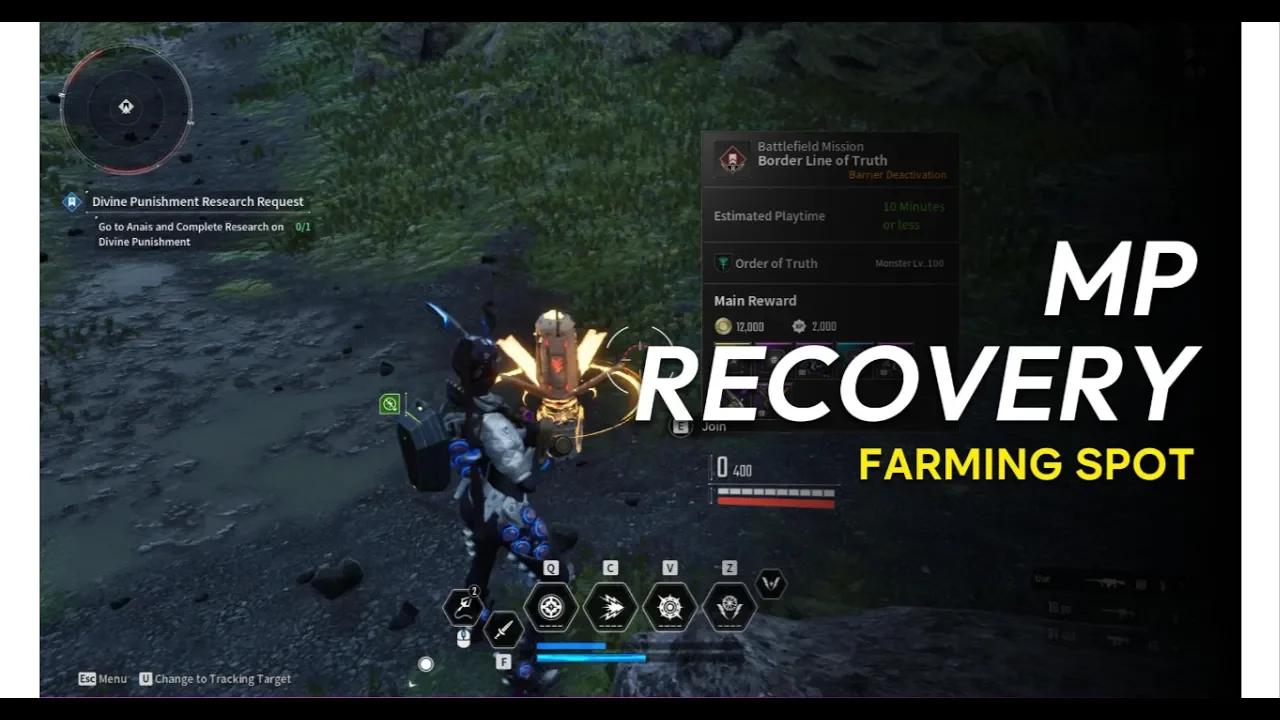The width and height of the screenshot is (1280, 720).
Task: Expand the Main Reward section
Action: (x=754, y=300)
